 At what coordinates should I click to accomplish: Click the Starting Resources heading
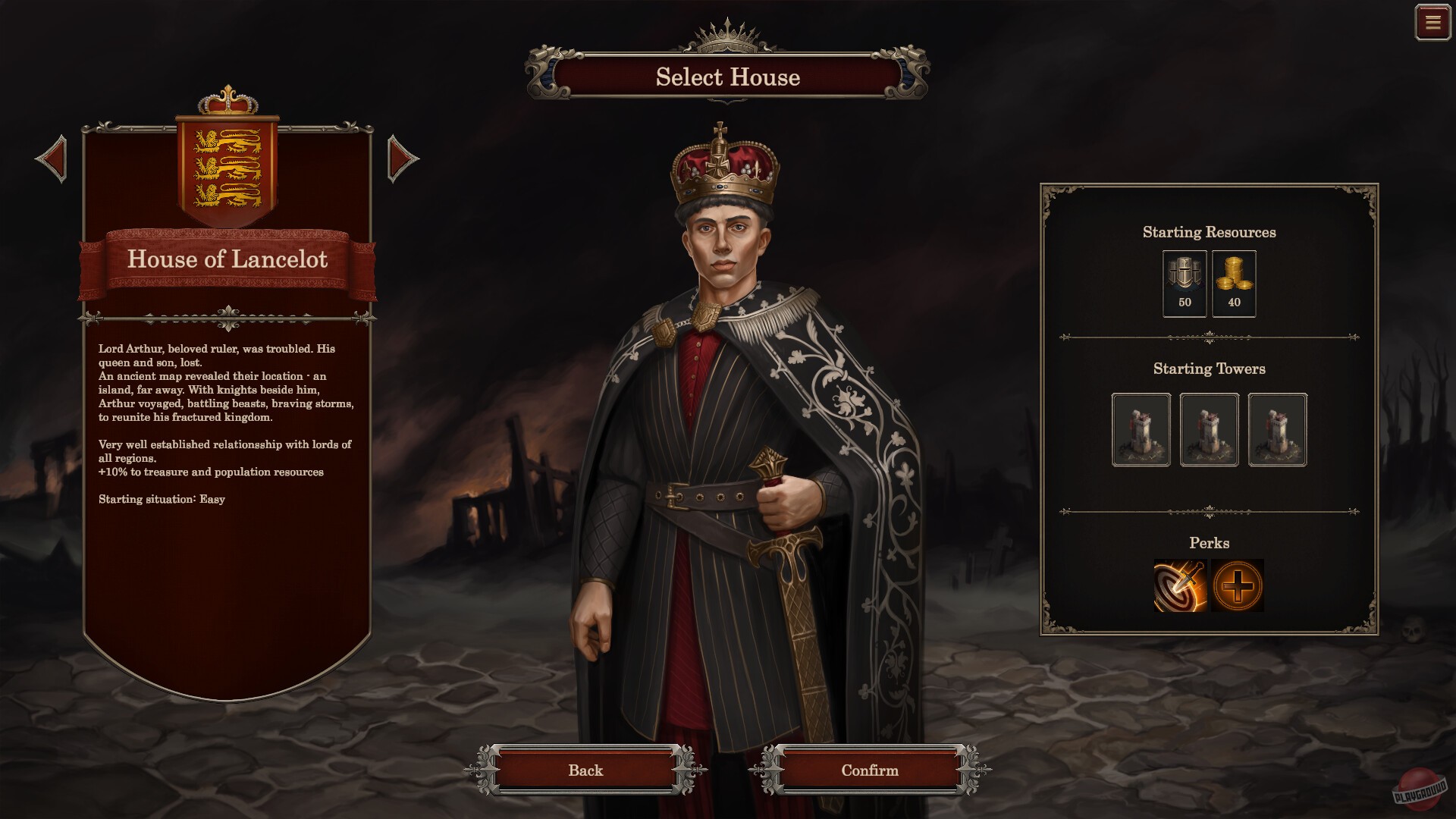click(x=1209, y=232)
